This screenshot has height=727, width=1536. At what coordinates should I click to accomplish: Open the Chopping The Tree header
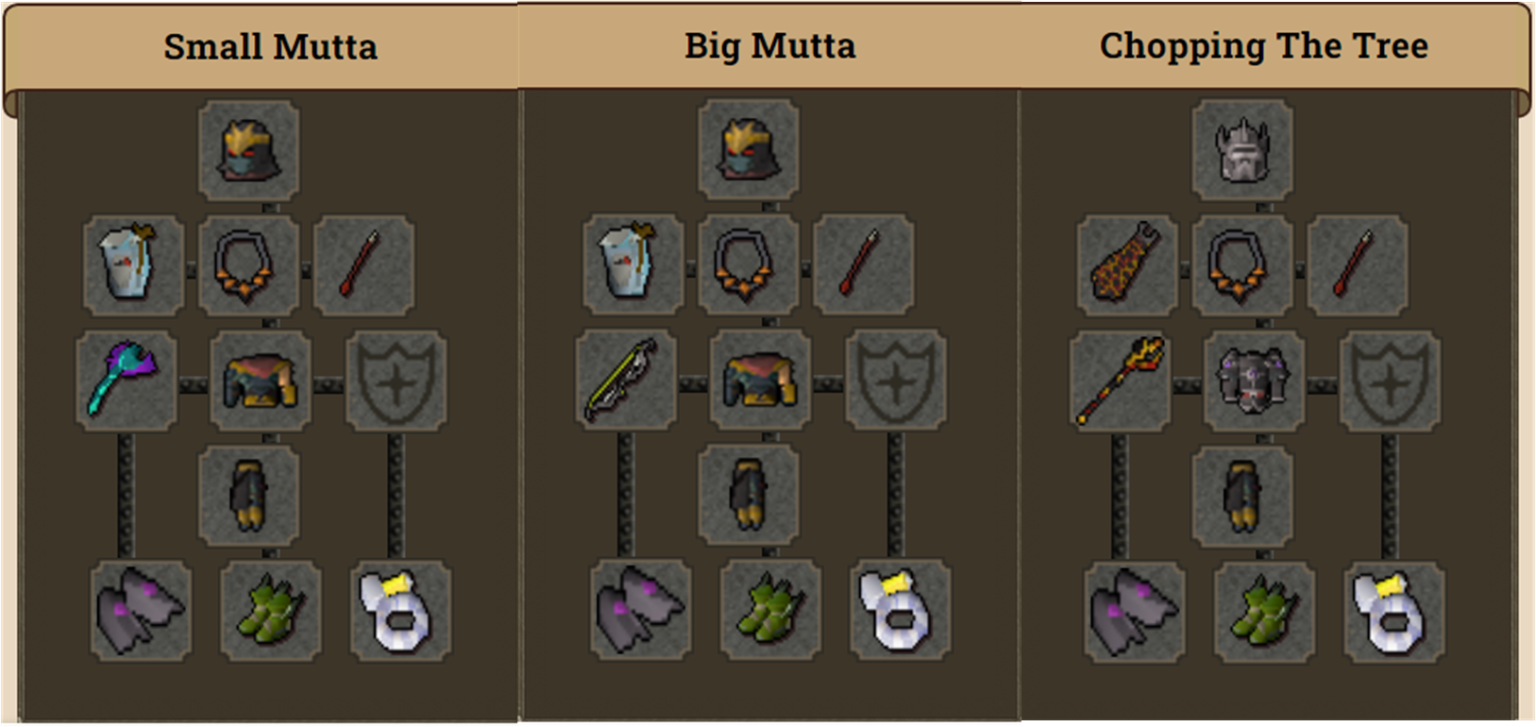(1263, 45)
